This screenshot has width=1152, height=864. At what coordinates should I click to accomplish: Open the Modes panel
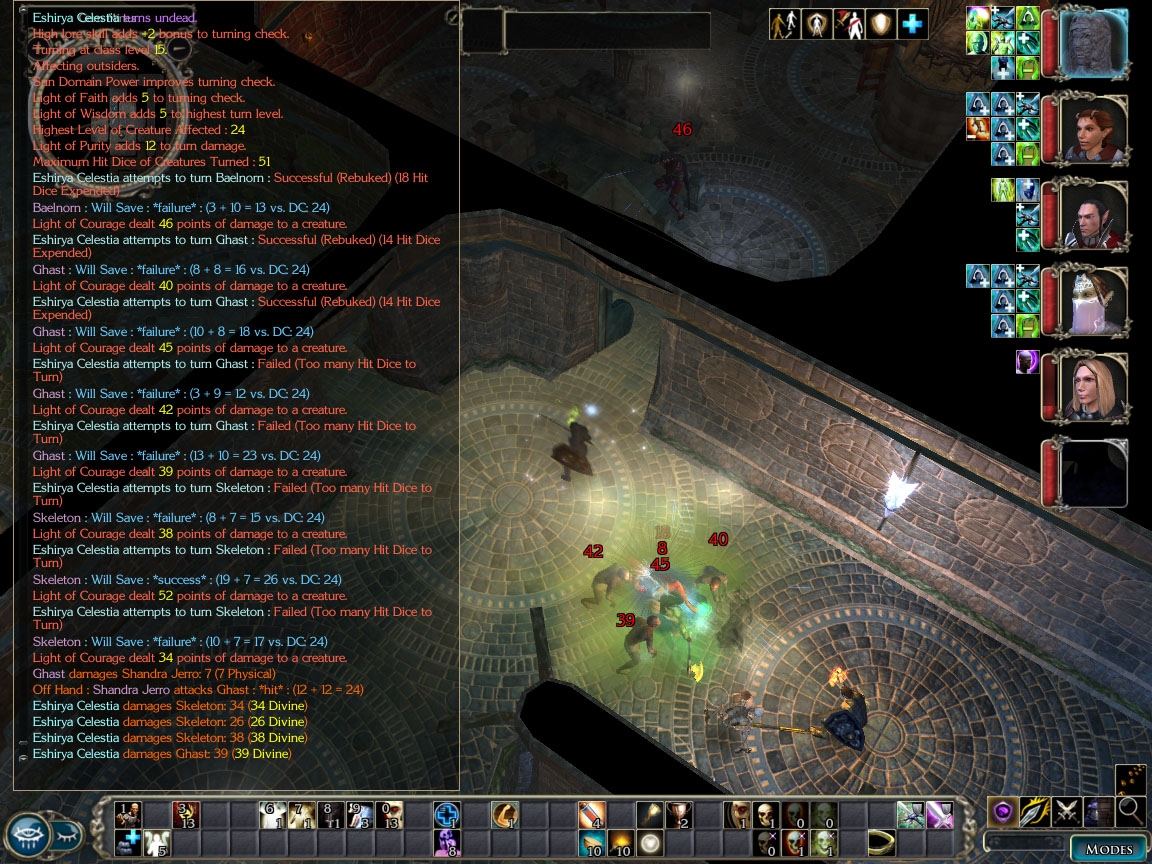point(1108,849)
